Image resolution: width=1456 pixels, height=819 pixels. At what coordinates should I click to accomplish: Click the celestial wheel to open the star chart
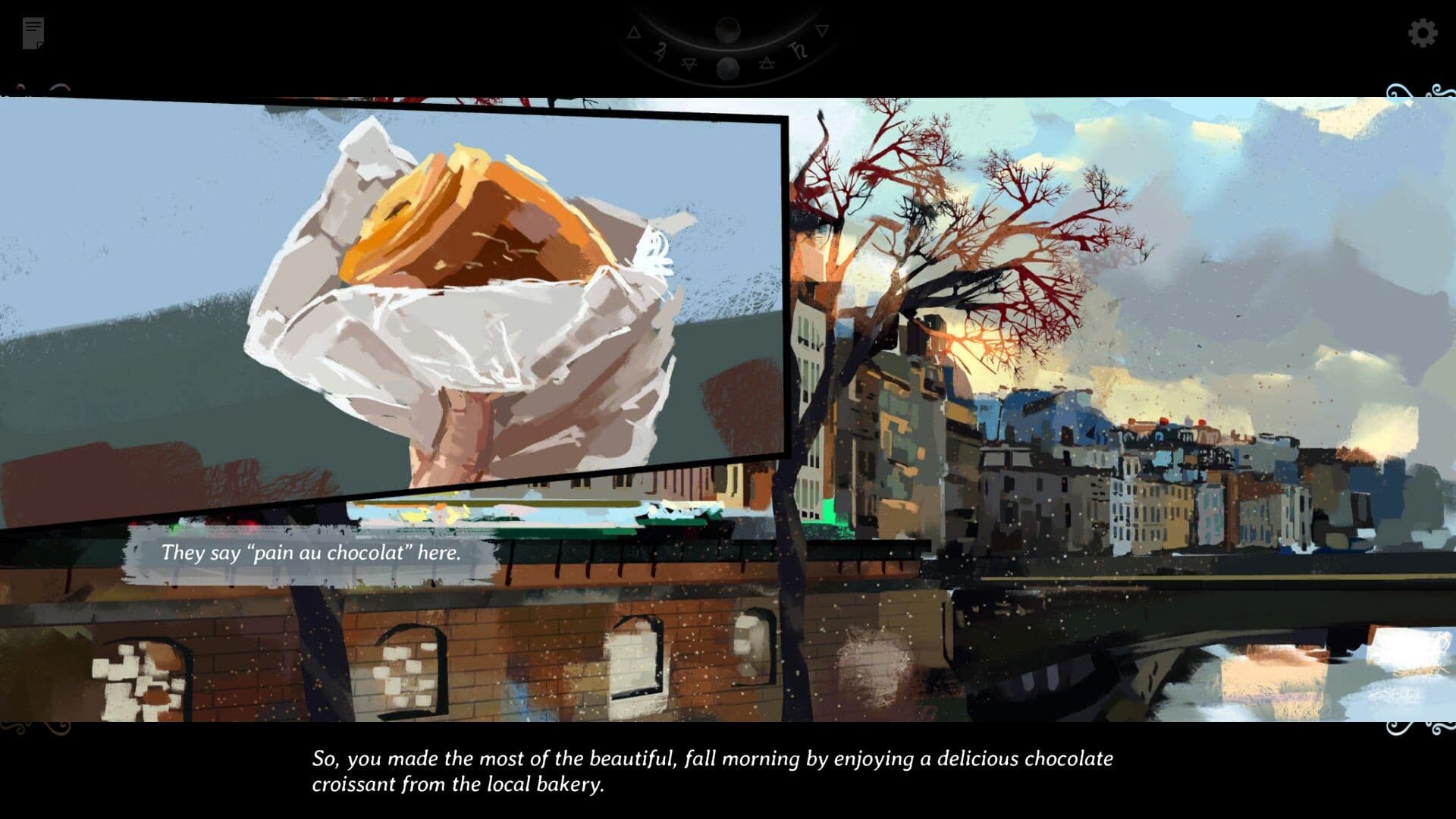point(728,49)
